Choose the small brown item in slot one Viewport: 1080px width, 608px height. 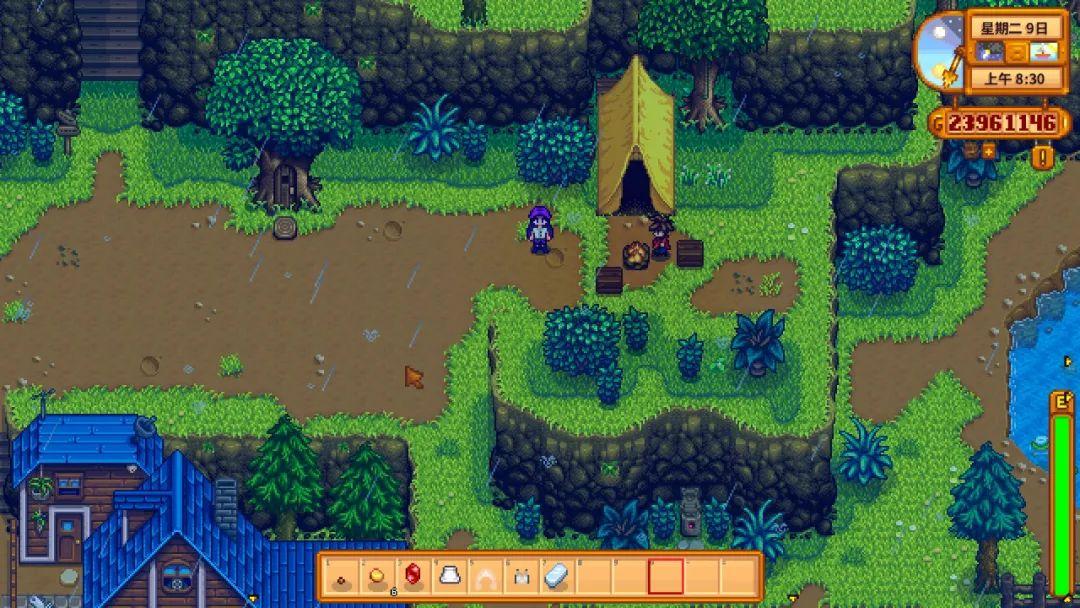coord(341,576)
